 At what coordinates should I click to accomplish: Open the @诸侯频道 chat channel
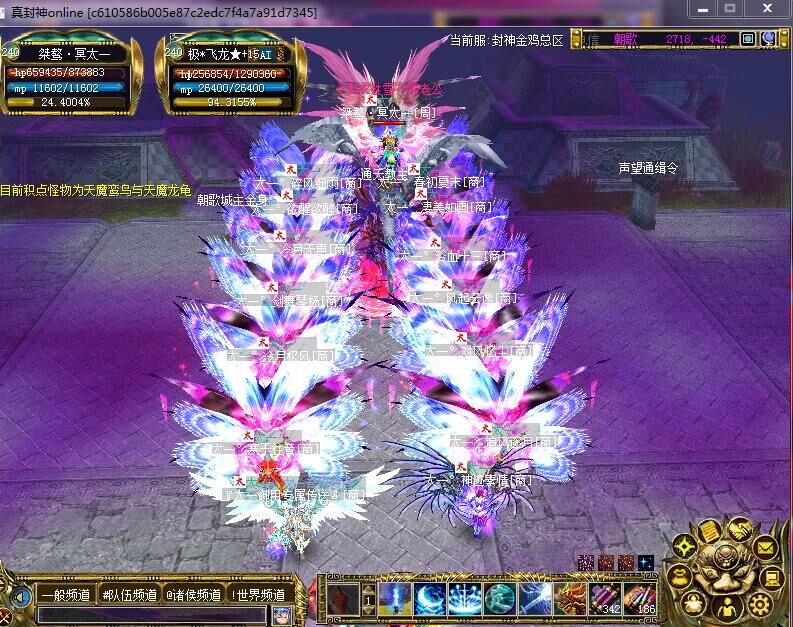[x=193, y=594]
